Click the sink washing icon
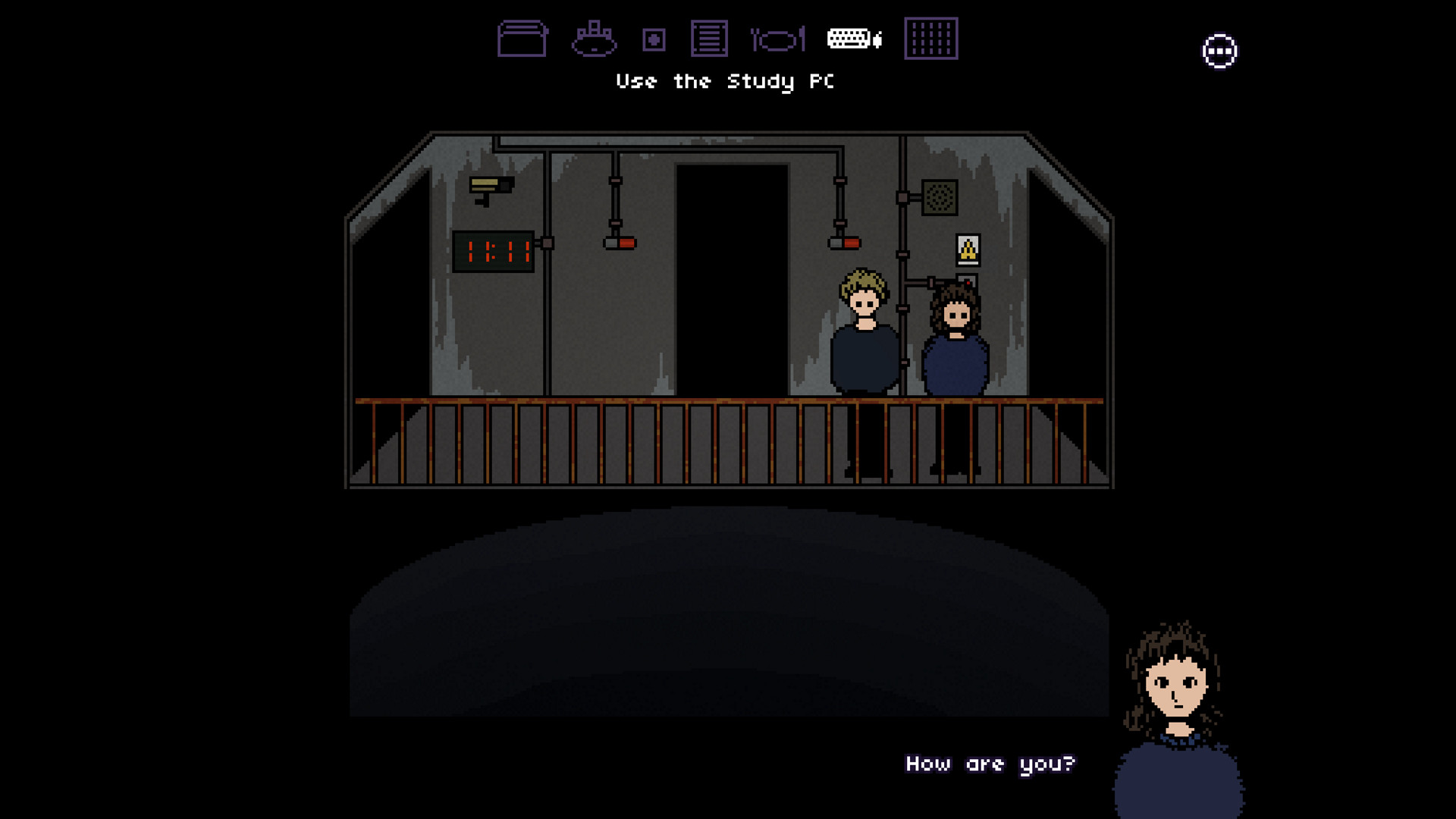The width and height of the screenshot is (1456, 819). pyautogui.click(x=595, y=39)
